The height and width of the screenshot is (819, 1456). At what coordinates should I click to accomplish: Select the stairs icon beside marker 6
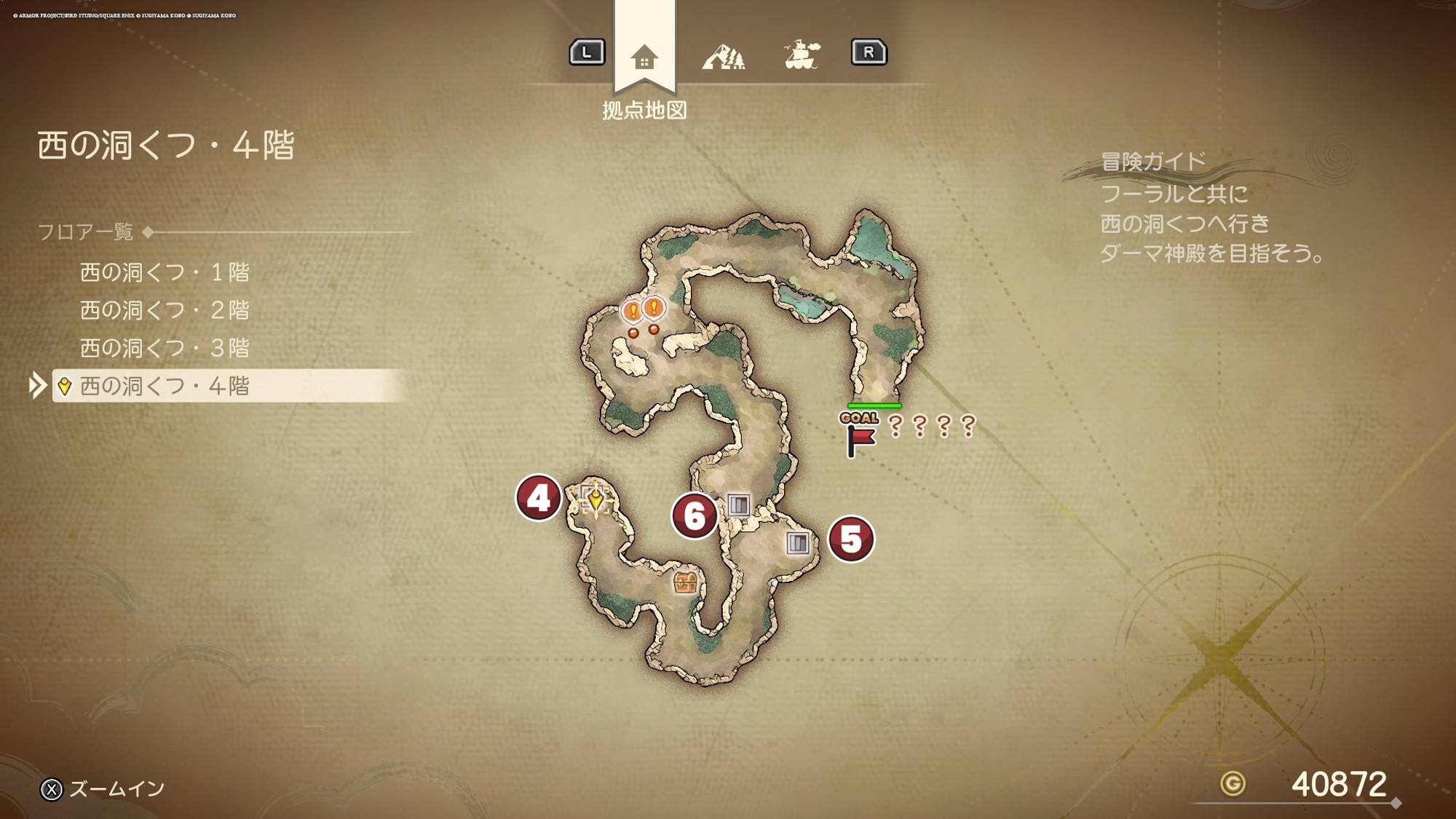[739, 505]
